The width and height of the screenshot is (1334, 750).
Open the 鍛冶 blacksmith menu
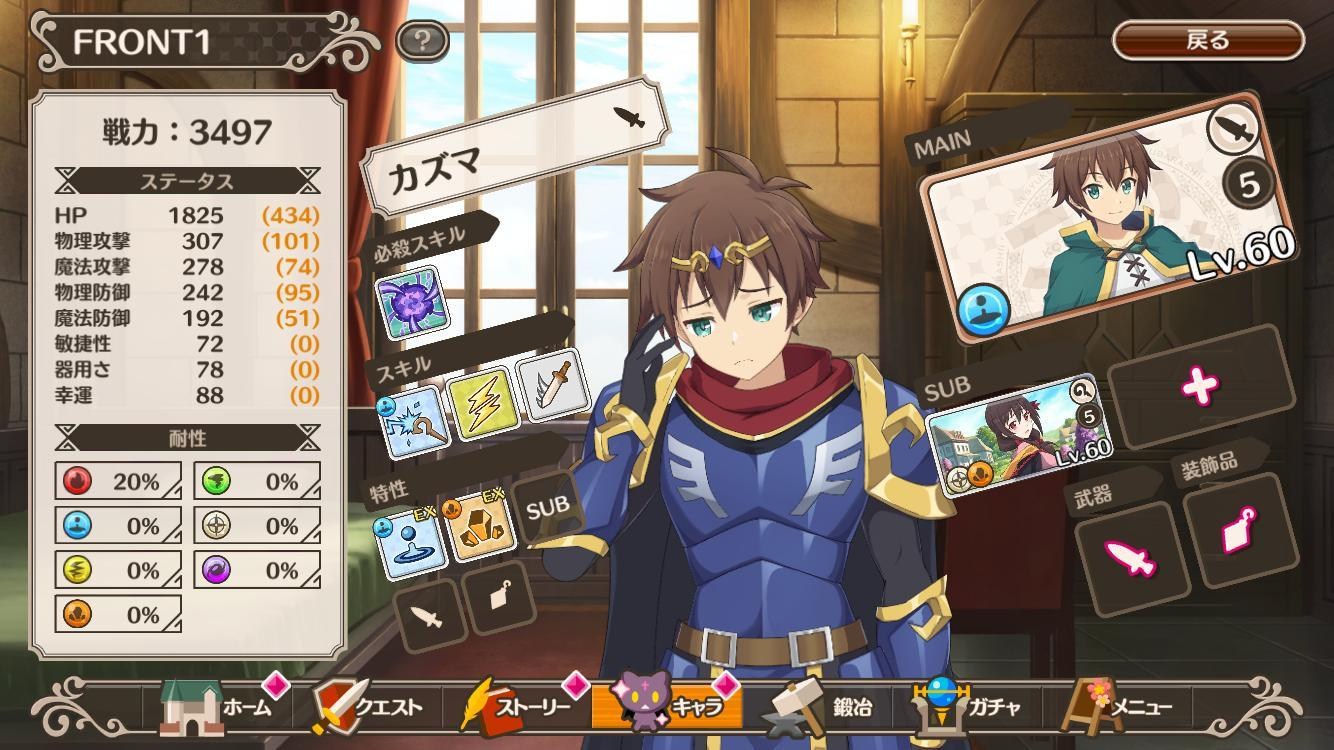coord(822,706)
